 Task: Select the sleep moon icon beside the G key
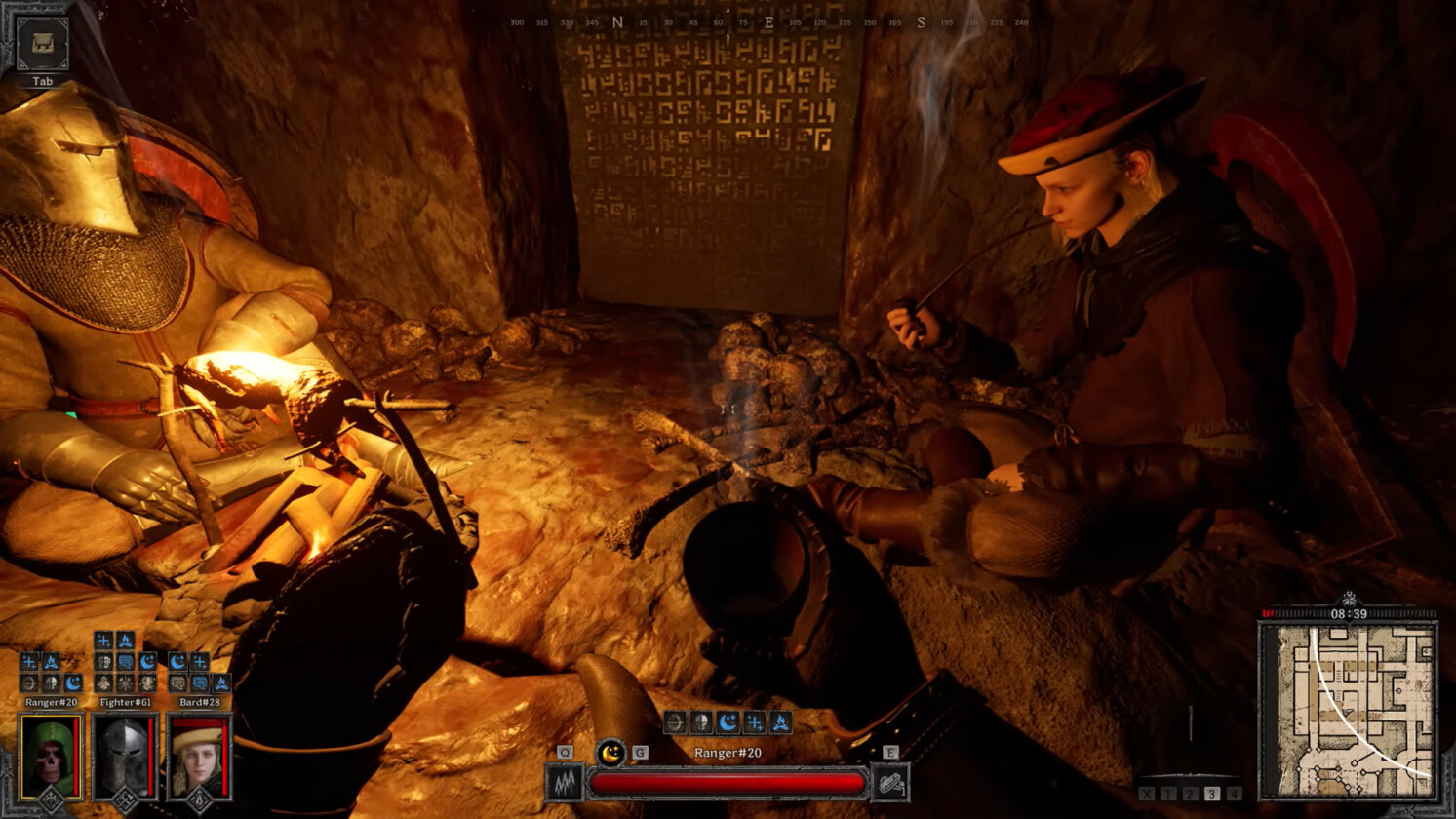point(610,752)
